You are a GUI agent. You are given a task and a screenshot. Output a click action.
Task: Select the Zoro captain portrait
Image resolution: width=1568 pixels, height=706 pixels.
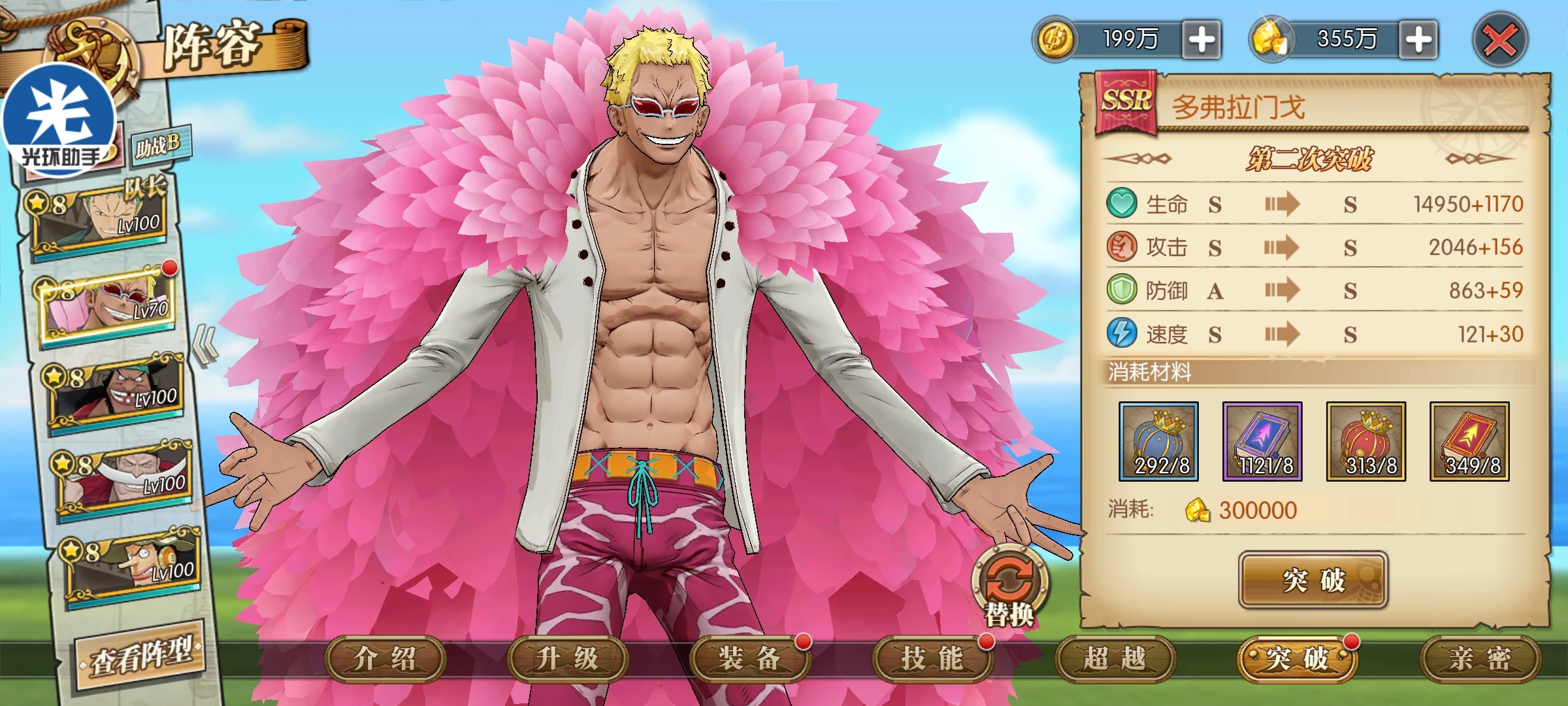point(98,219)
